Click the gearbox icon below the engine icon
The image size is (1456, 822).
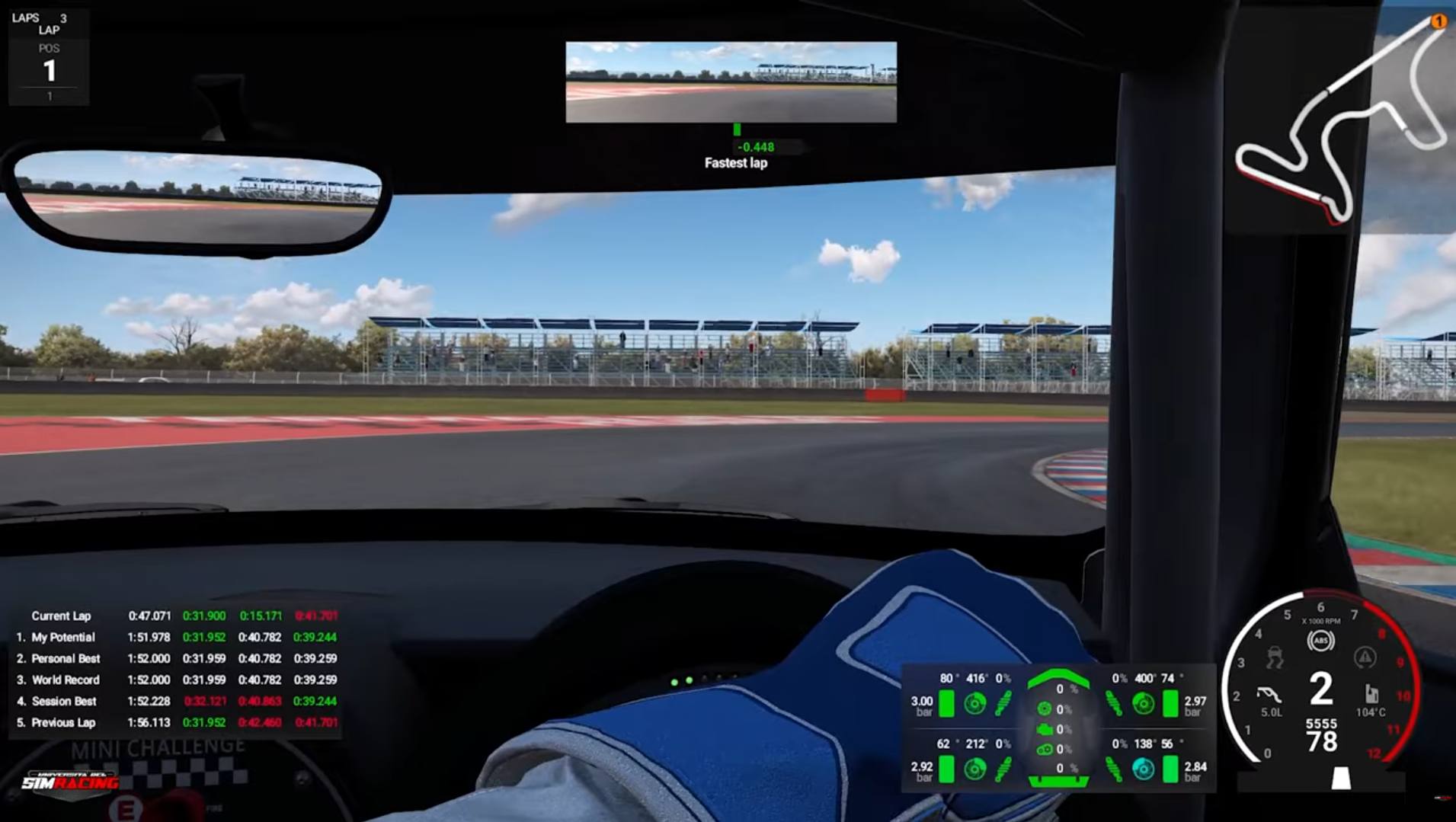[1045, 749]
